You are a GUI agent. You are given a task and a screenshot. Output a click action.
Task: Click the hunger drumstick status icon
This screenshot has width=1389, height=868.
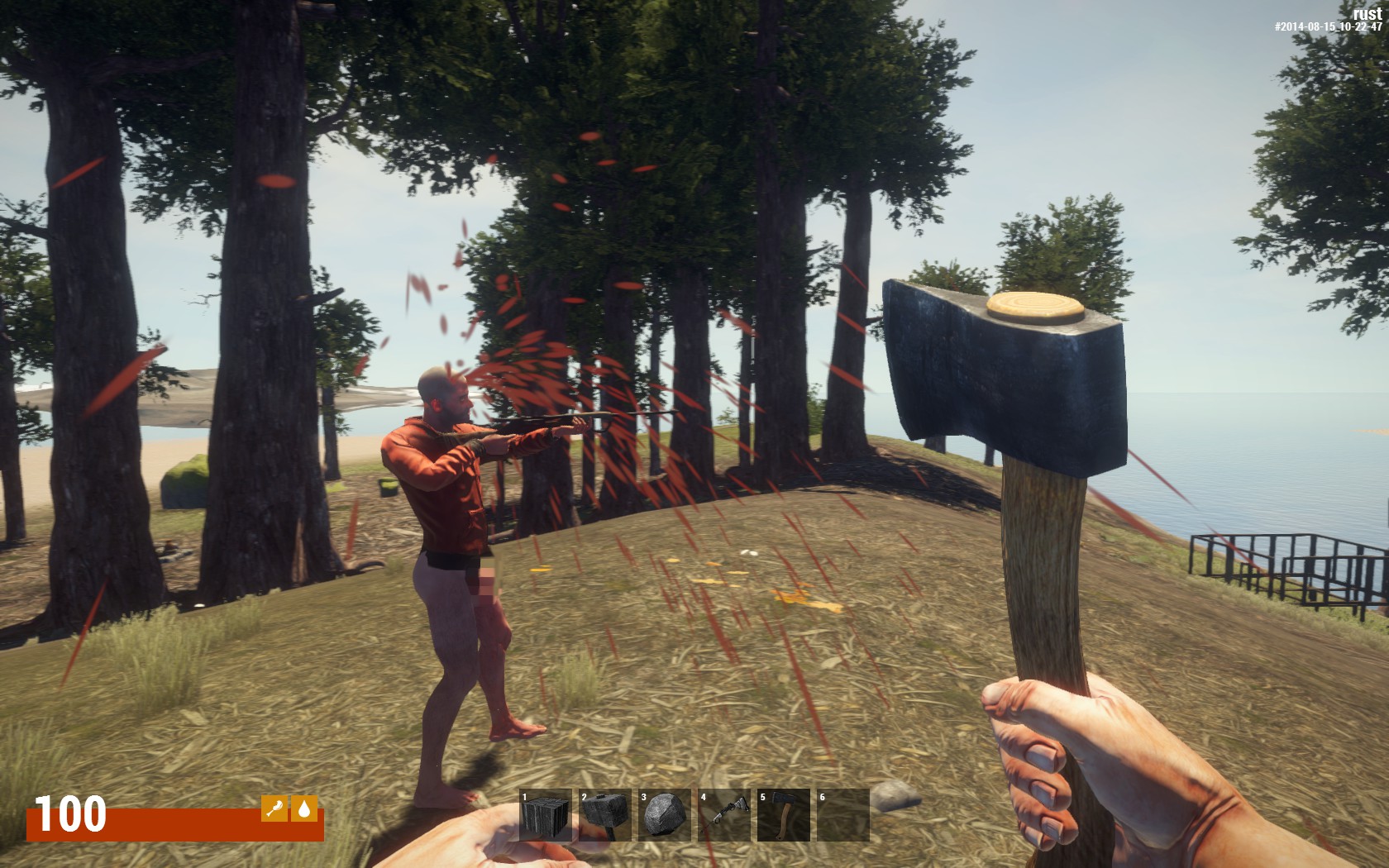pyautogui.click(x=274, y=808)
